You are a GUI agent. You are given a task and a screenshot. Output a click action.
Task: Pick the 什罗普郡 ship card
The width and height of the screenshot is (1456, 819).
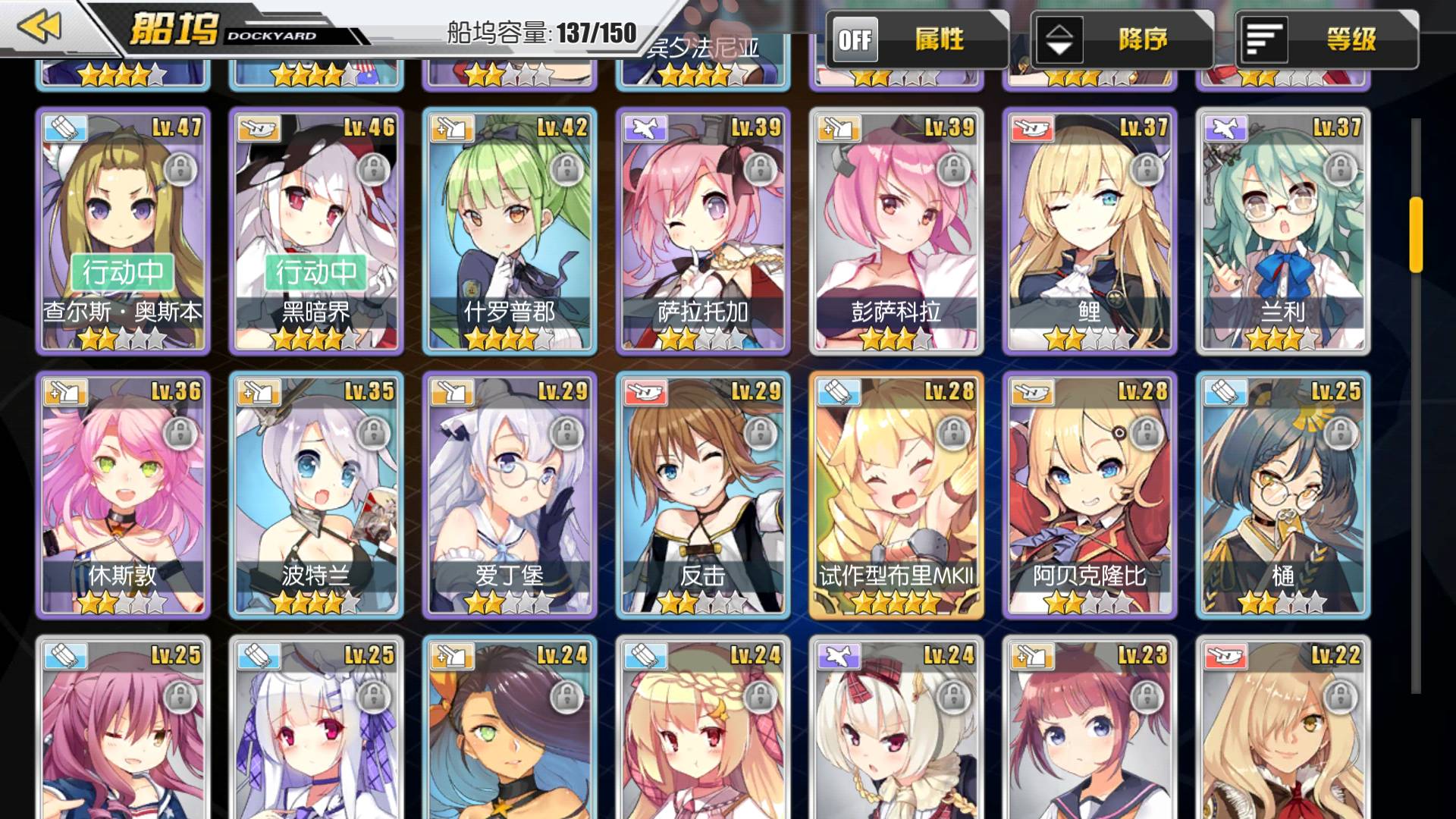click(x=510, y=231)
